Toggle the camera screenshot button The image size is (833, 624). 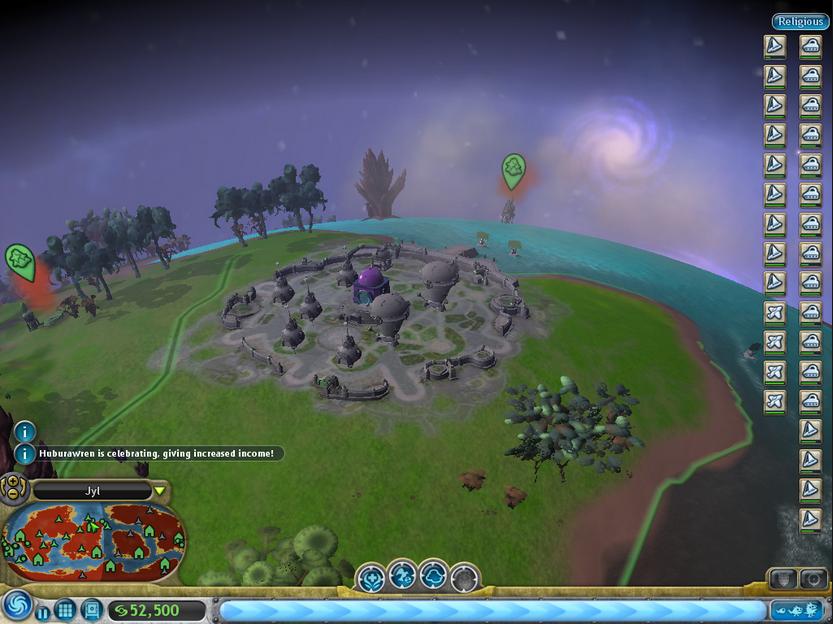point(813,579)
